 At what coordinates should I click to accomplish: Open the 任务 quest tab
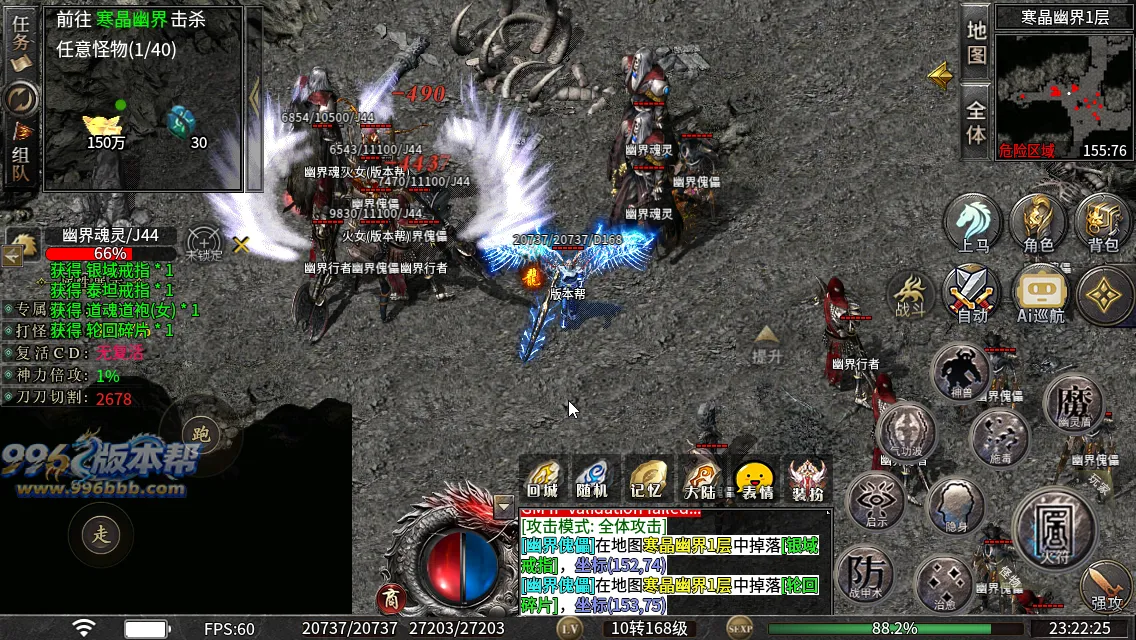point(20,40)
